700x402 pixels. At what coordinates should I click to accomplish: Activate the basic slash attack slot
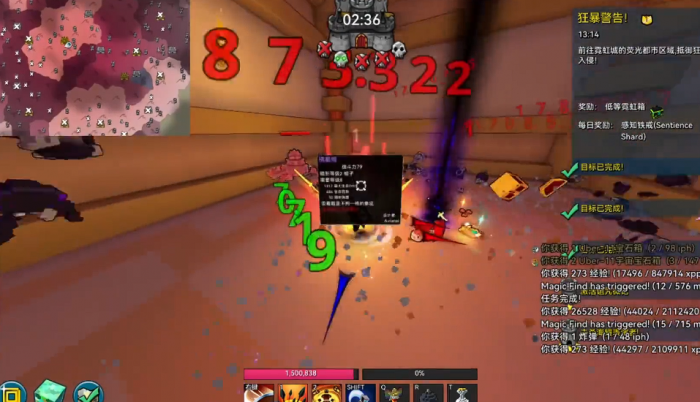coord(258,393)
